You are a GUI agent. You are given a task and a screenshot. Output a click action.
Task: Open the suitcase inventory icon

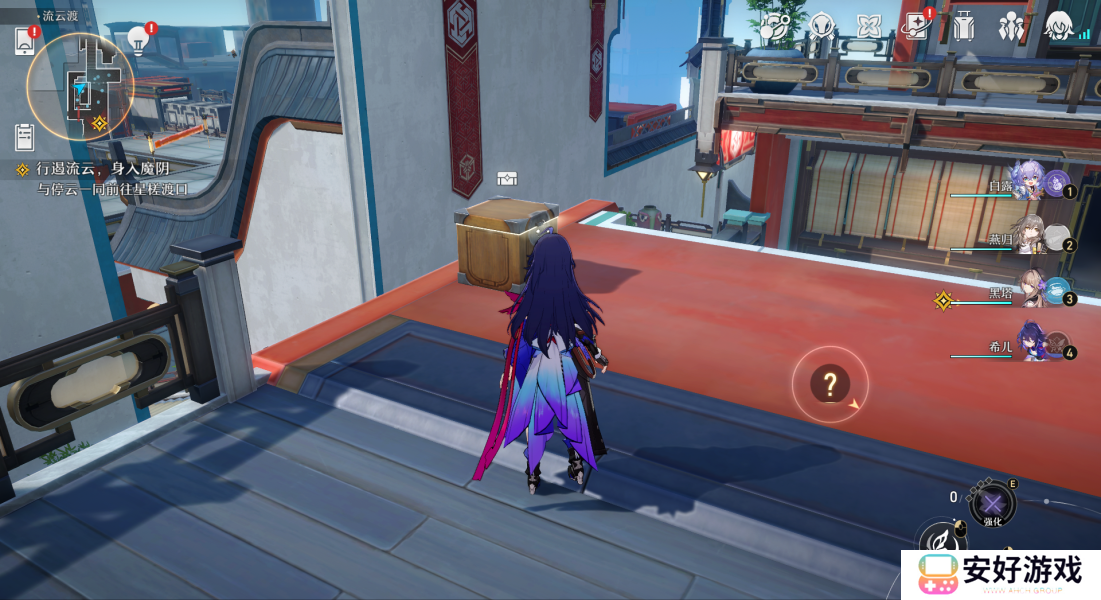click(963, 27)
